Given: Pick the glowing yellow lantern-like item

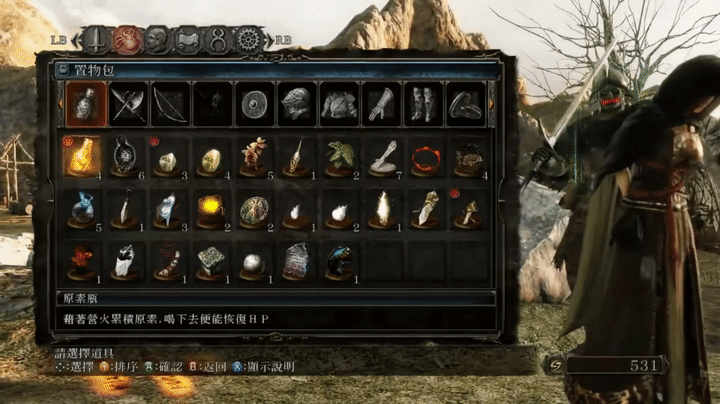Looking at the screenshot, I should [211, 207].
